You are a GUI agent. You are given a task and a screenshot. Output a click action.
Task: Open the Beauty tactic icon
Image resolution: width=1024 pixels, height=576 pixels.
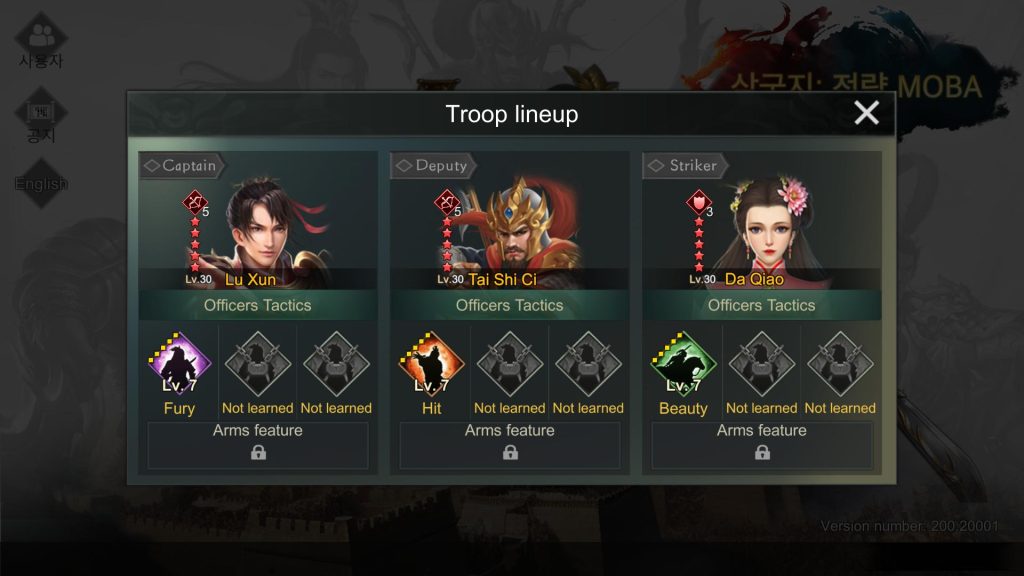click(683, 365)
